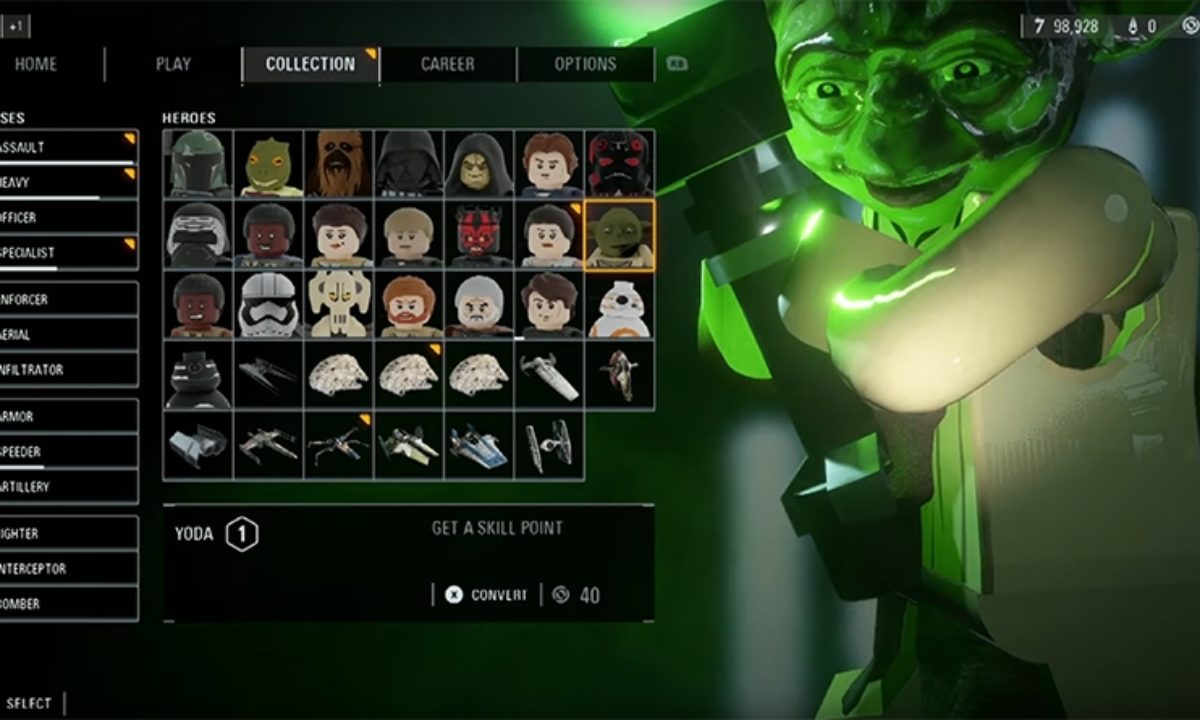Go to the Options tab
The width and height of the screenshot is (1200, 720).
[585, 64]
